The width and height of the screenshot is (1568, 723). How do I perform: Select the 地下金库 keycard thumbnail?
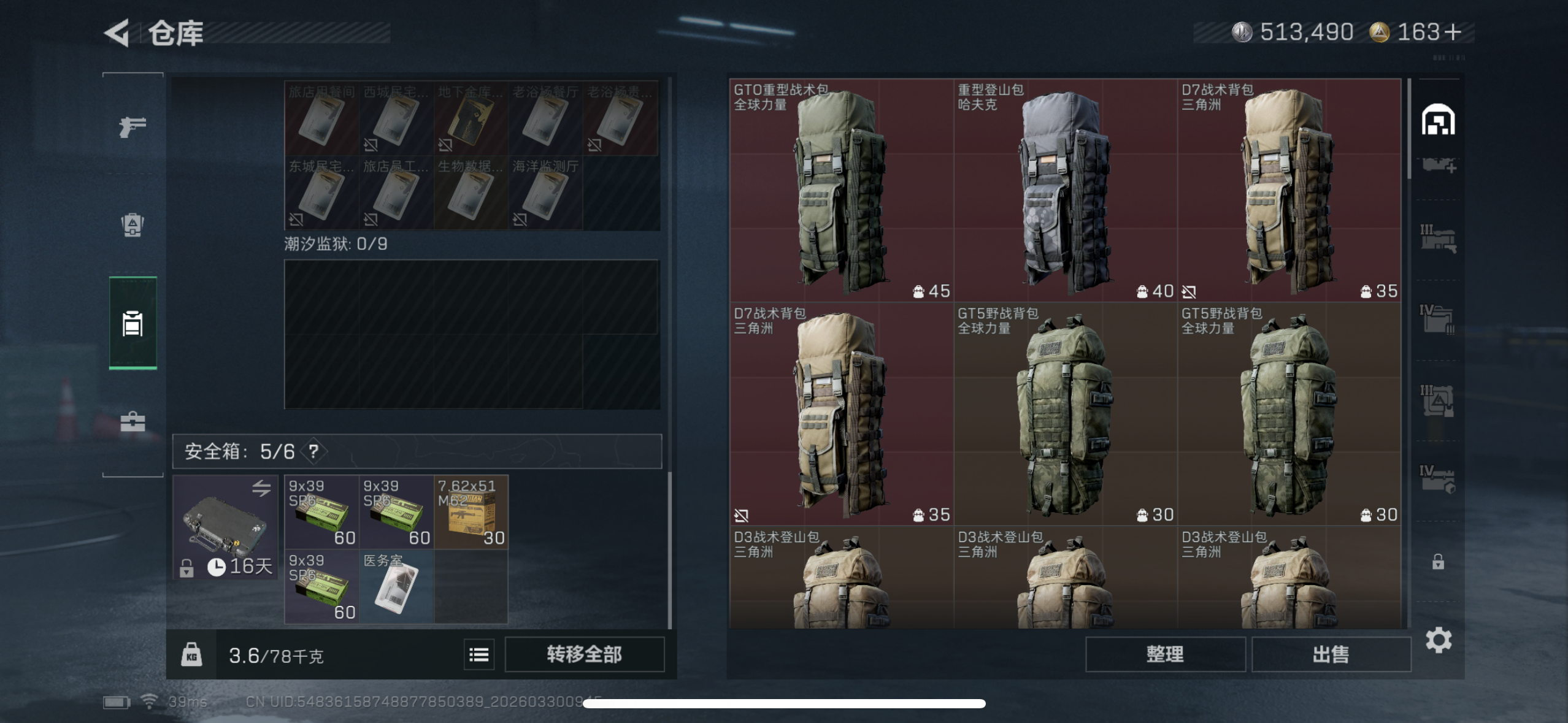[471, 118]
